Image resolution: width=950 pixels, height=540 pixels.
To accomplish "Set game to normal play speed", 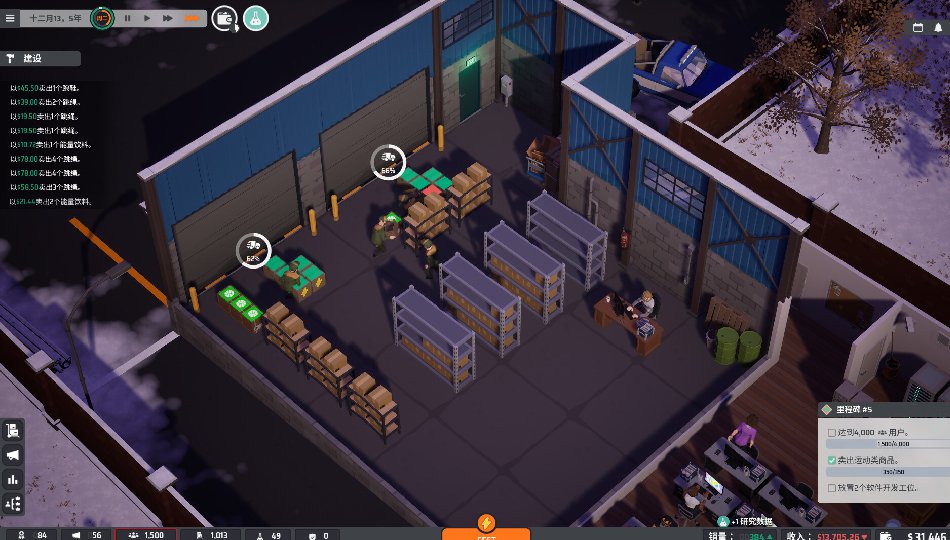I will pos(147,18).
